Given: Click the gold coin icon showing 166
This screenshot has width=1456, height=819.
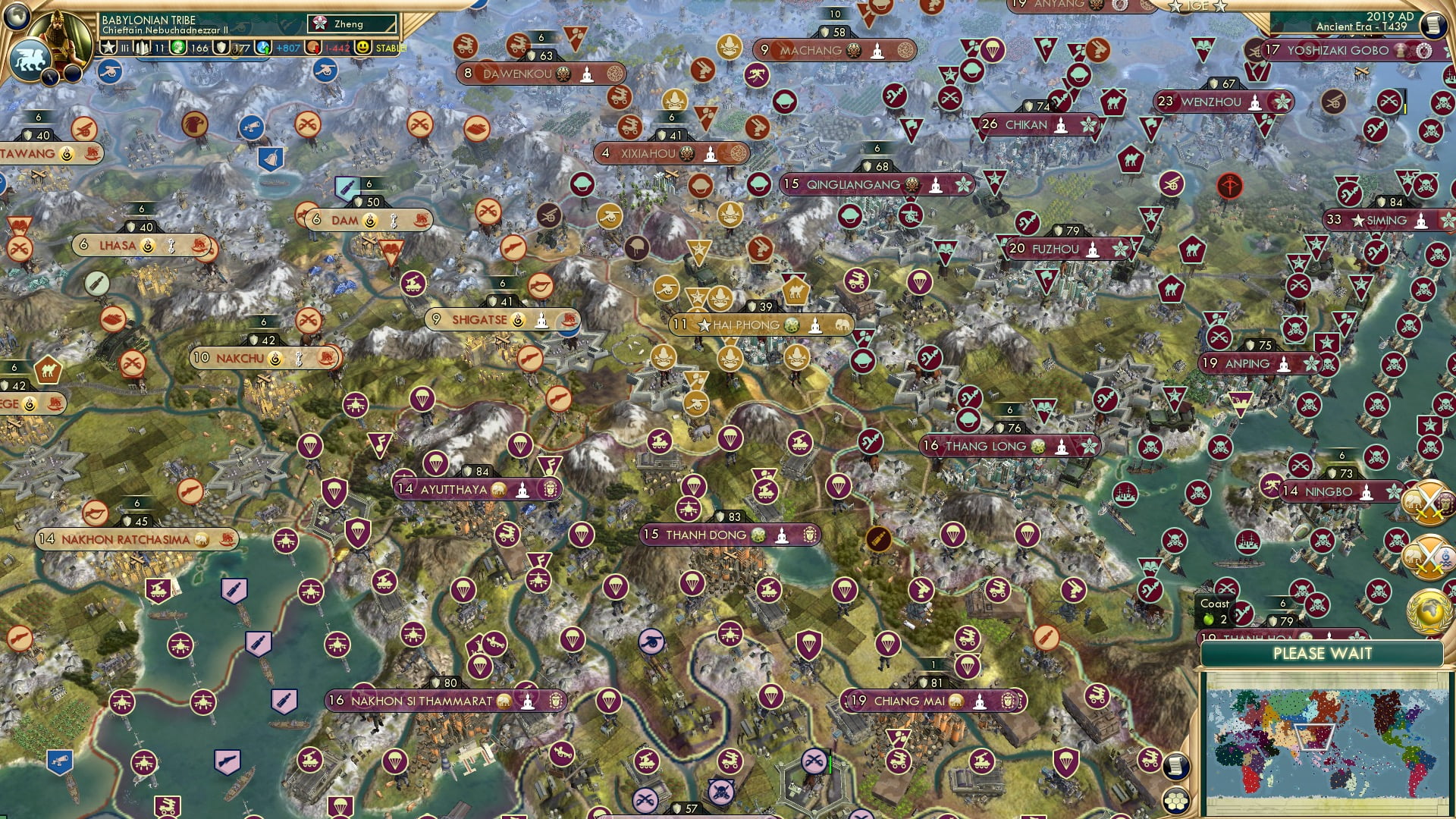Looking at the screenshot, I should (177, 47).
